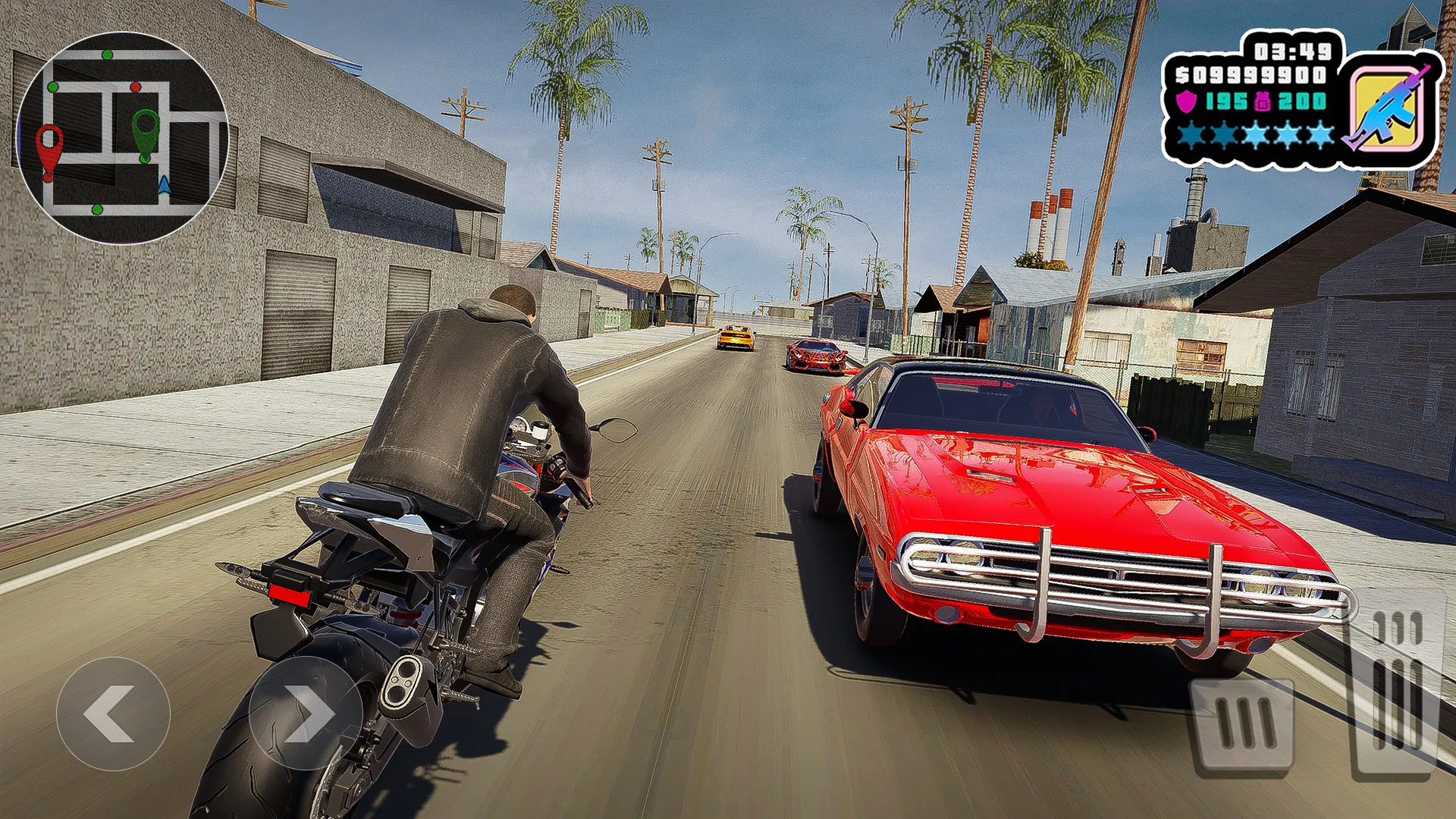Hit the wide brake pedal
The width and height of the screenshot is (1456, 819).
(1242, 726)
